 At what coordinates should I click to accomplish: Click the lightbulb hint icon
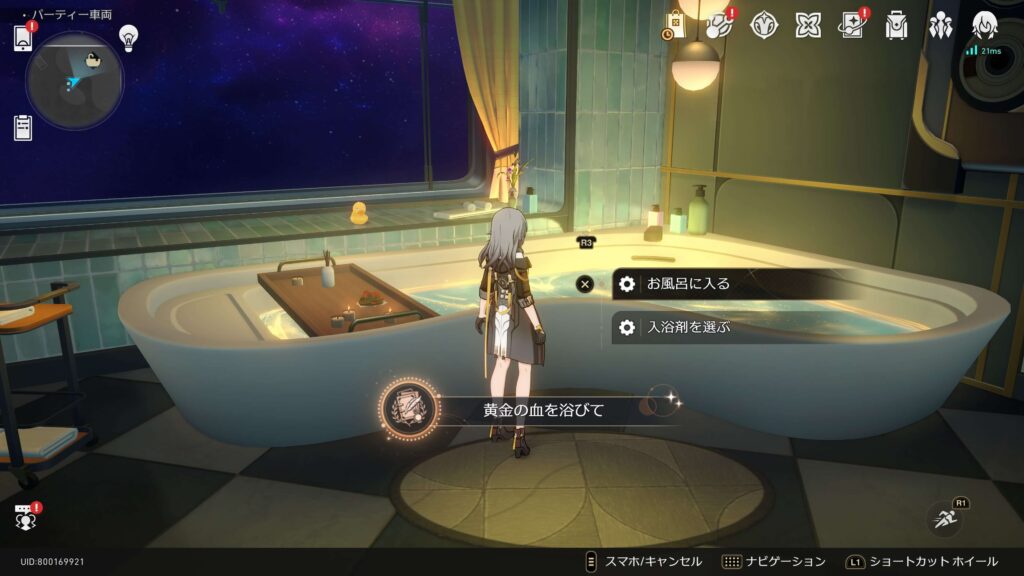pyautogui.click(x=128, y=37)
